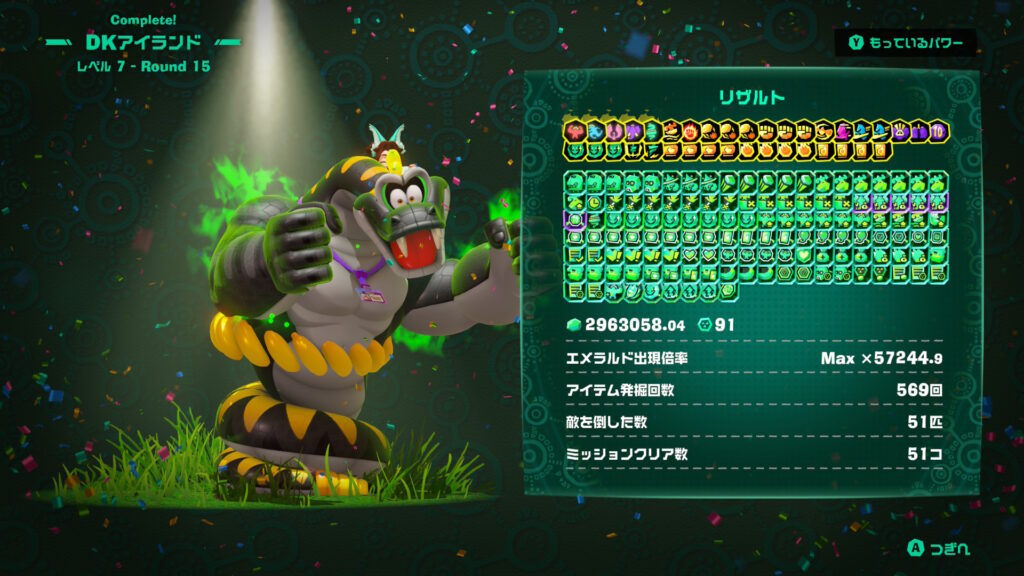Image resolution: width=1024 pixels, height=576 pixels.
Task: Click the red flaming fist power icon
Action: click(691, 131)
